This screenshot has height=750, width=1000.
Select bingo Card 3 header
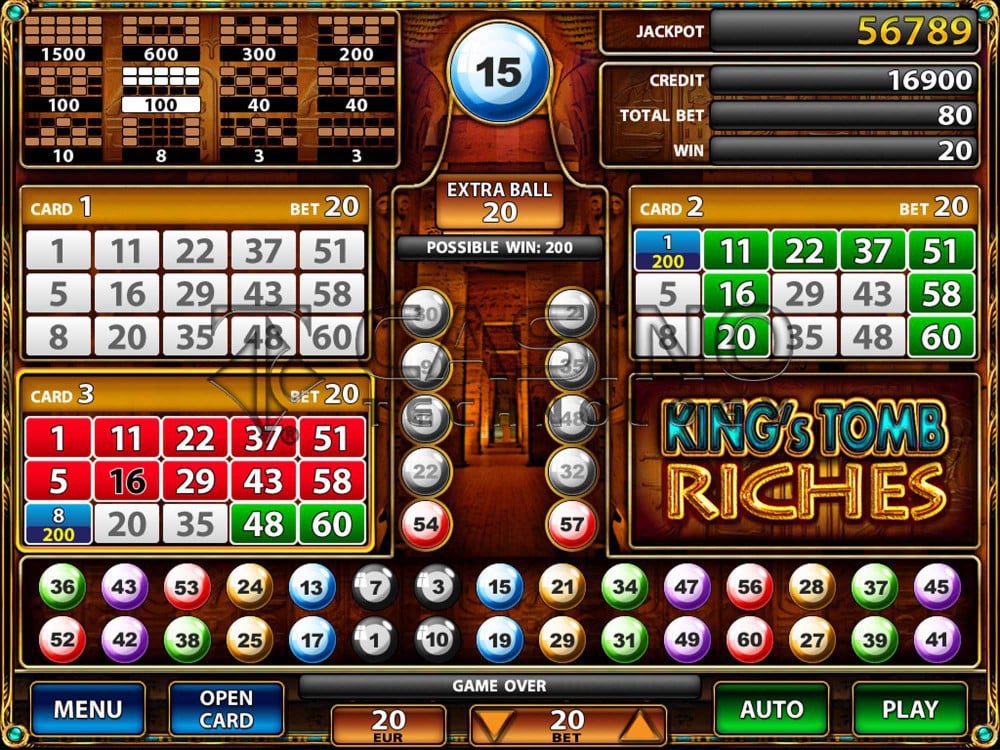point(194,394)
